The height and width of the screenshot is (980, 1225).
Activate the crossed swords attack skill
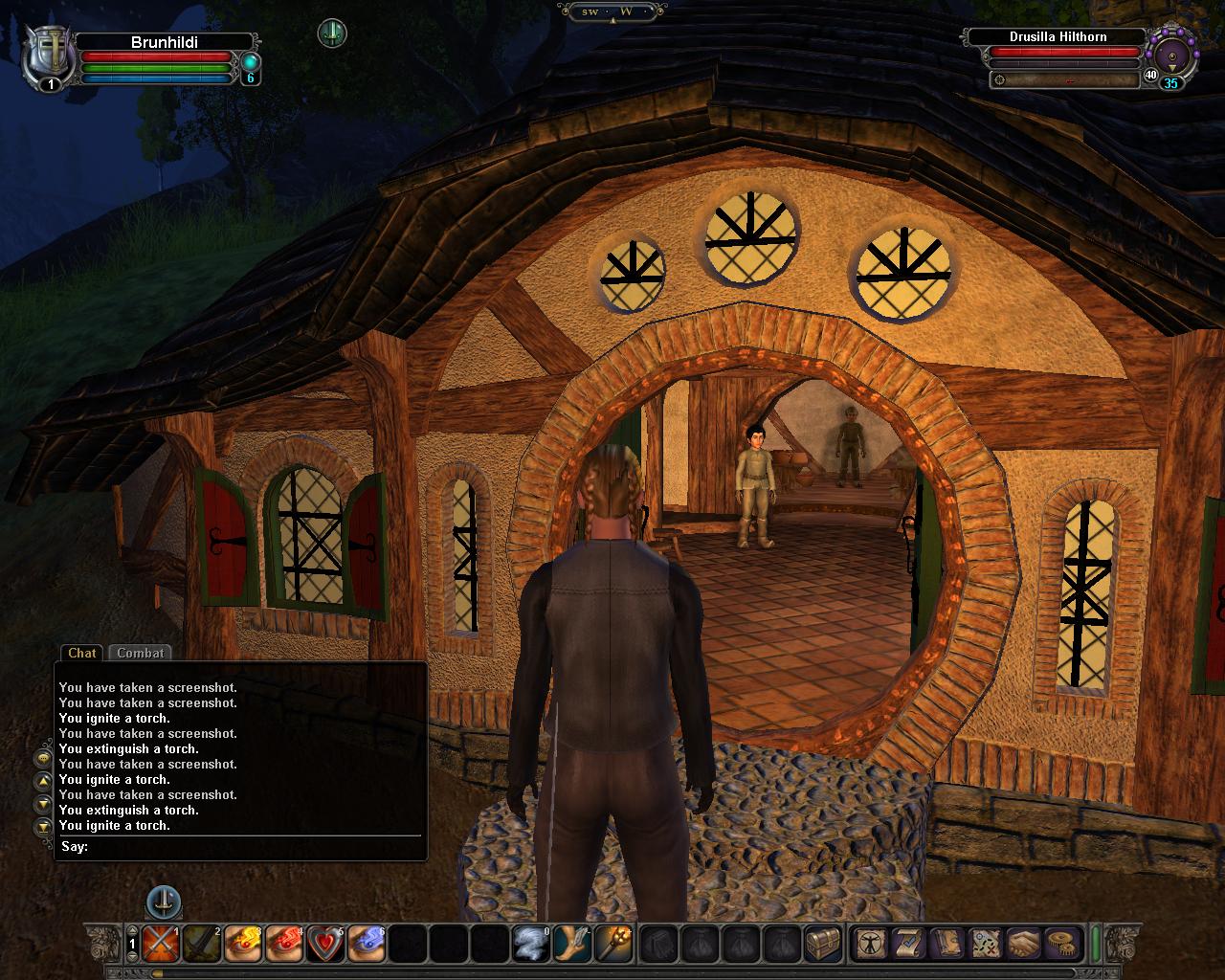pos(161,944)
